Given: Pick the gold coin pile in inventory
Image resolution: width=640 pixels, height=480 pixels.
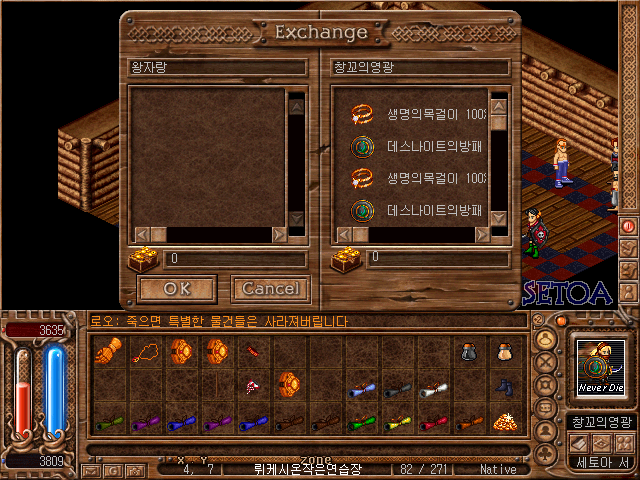Looking at the screenshot, I should 506,422.
